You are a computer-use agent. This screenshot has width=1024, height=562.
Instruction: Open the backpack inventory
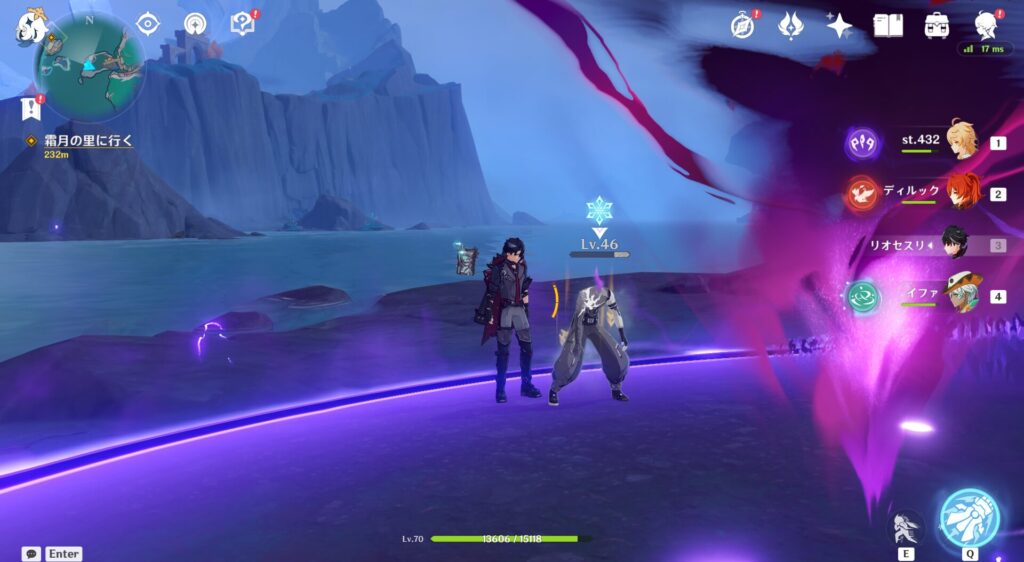coord(937,25)
